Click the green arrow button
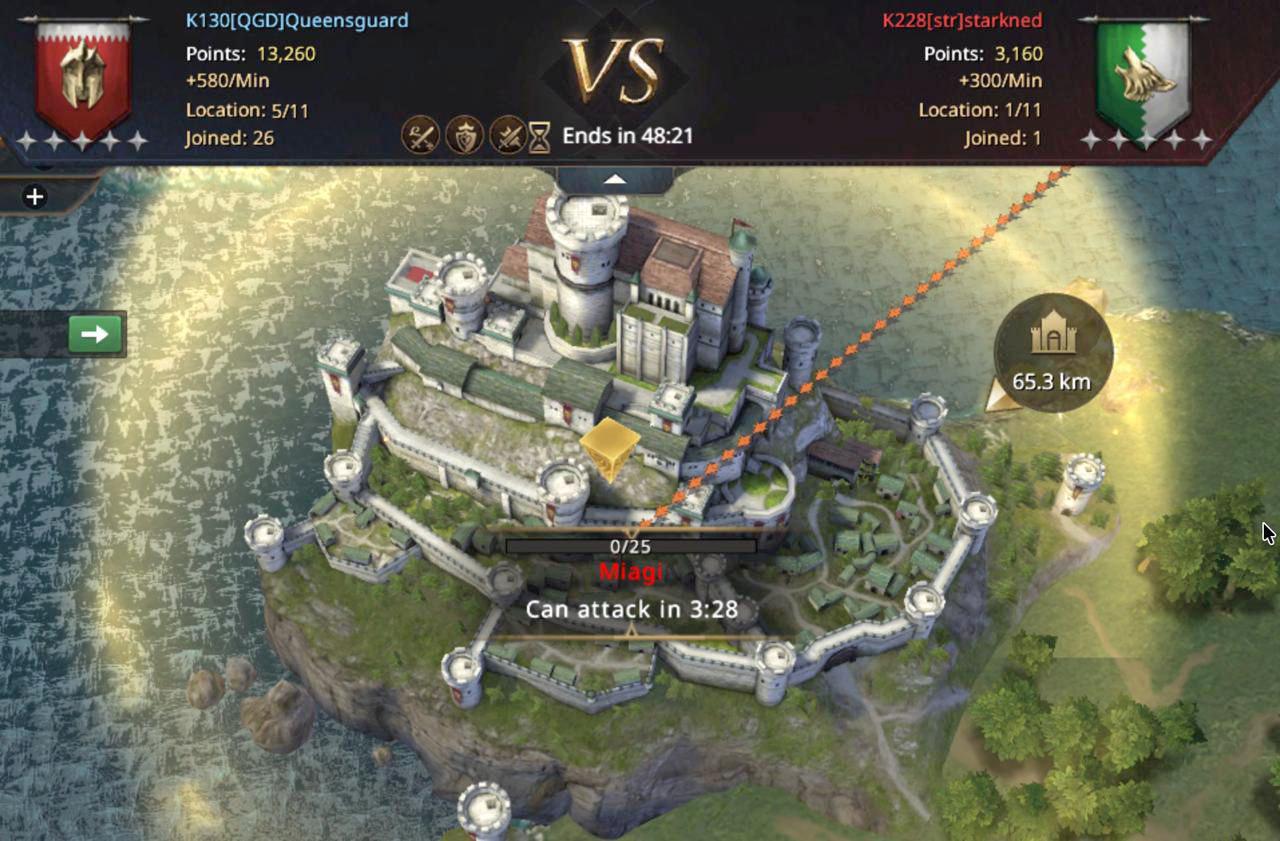This screenshot has width=1280, height=841. 95,334
